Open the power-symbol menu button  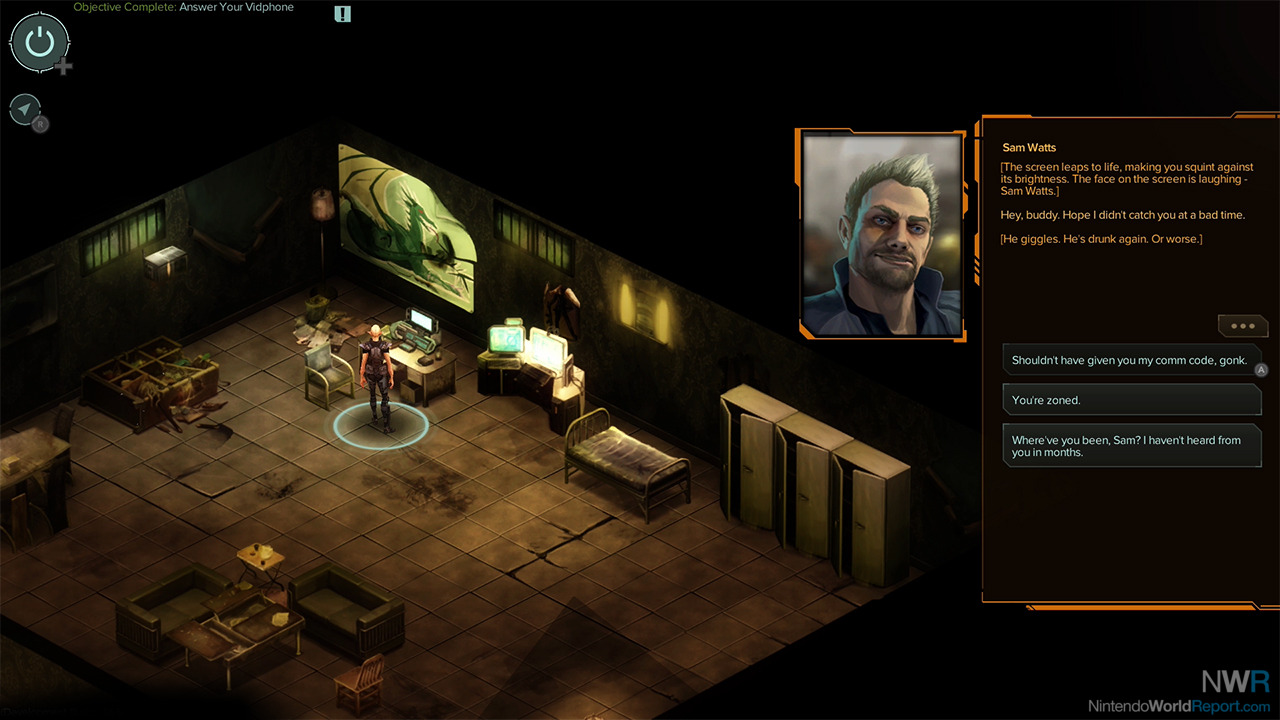click(x=39, y=42)
